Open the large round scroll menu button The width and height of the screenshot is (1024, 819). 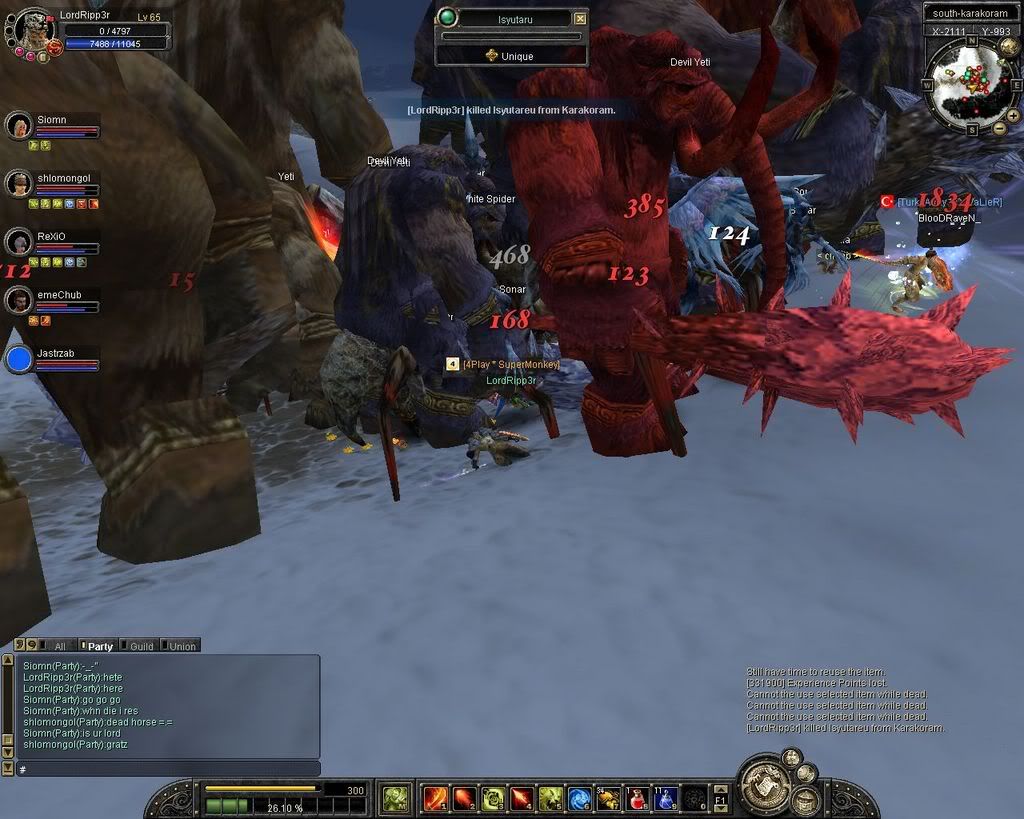click(763, 788)
